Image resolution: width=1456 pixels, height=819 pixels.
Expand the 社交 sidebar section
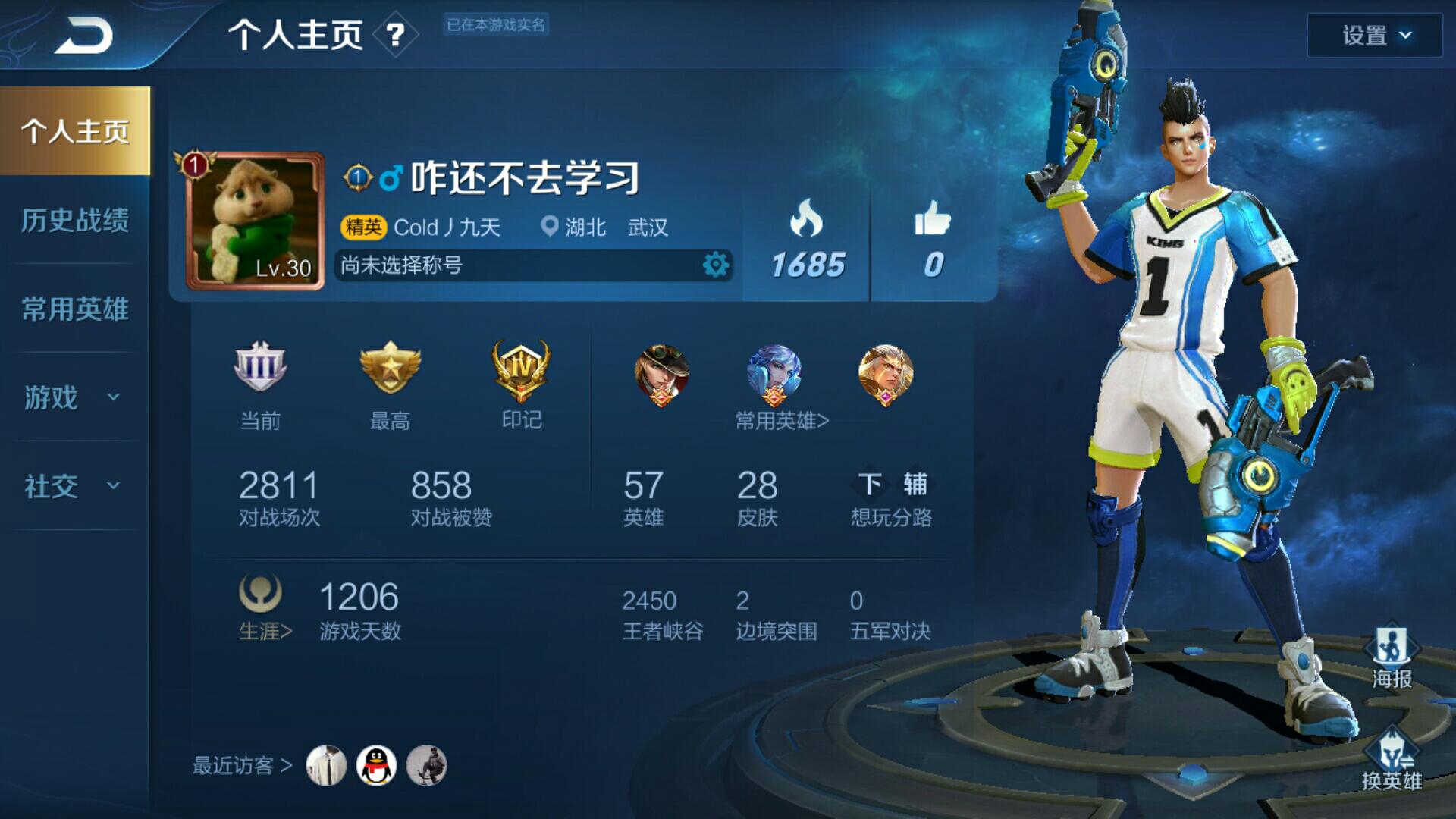tap(73, 486)
